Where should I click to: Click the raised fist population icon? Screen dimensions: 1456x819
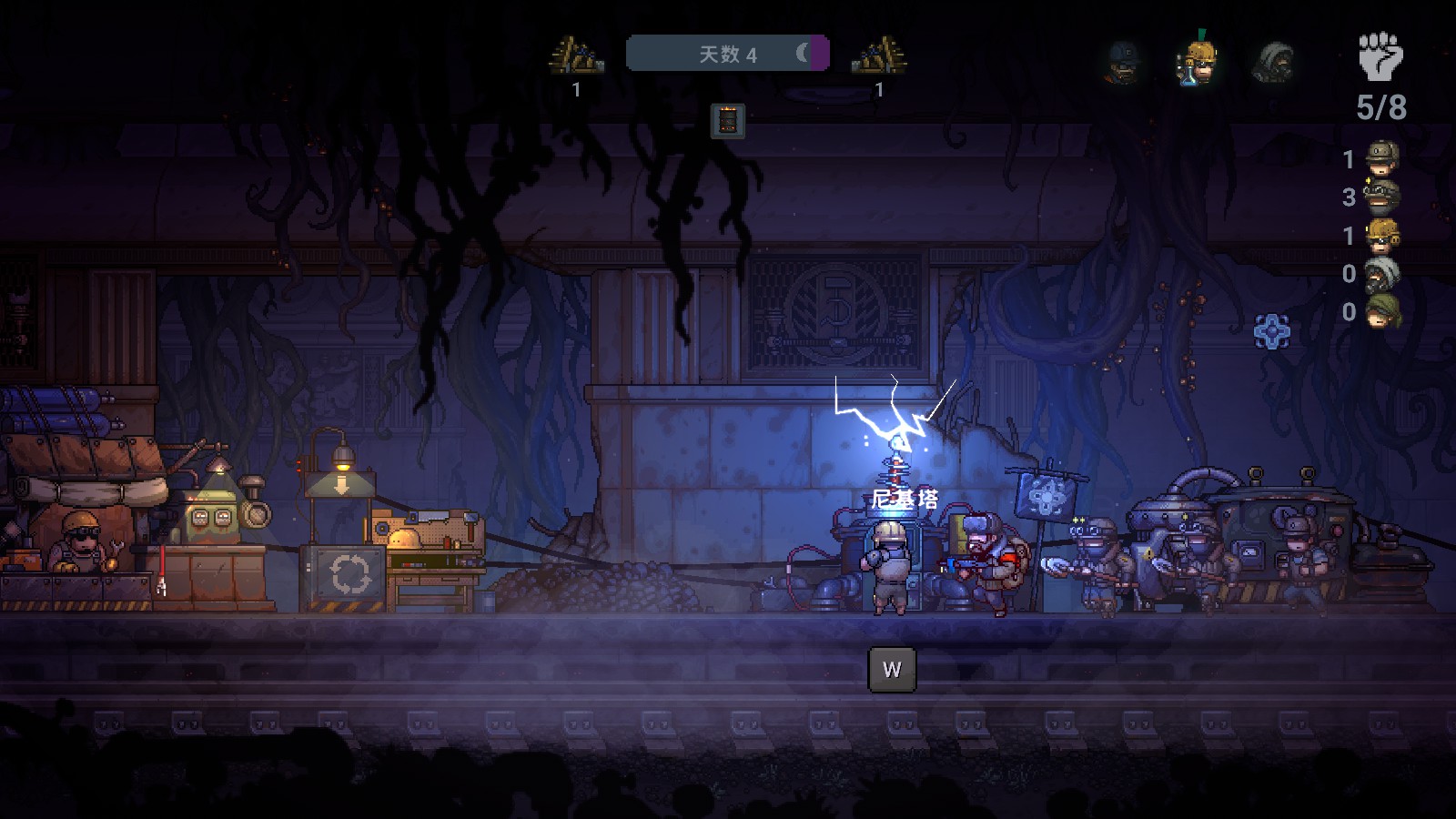click(1380, 56)
